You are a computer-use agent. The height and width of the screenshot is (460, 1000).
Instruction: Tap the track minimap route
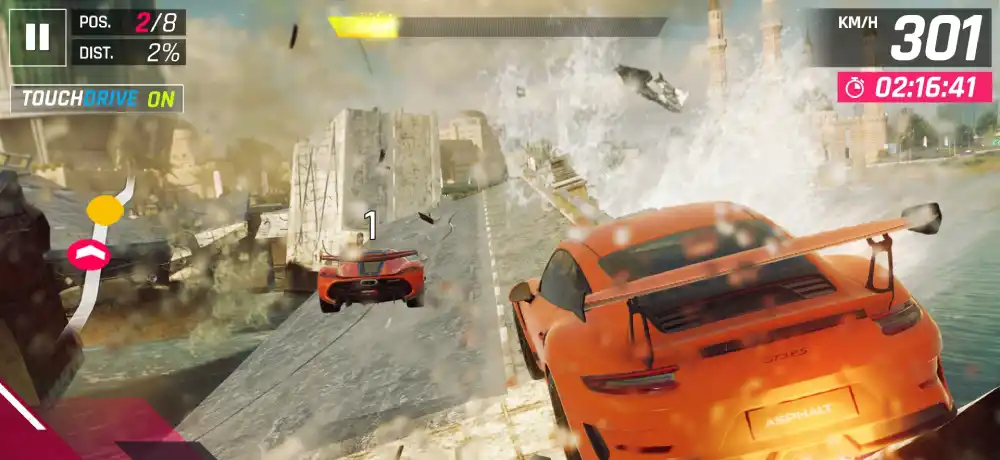(x=98, y=250)
